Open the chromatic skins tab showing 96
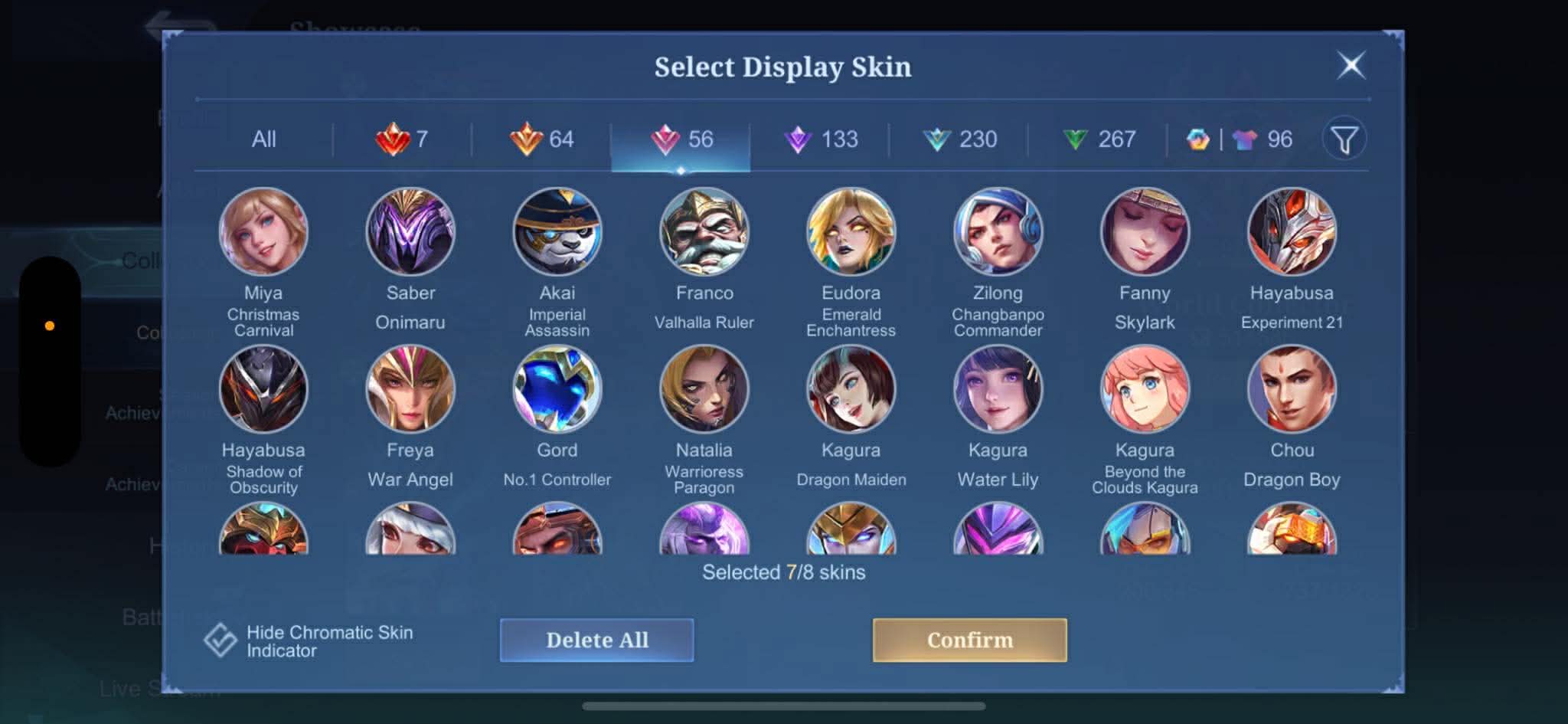The image size is (1568, 724). click(x=1240, y=139)
